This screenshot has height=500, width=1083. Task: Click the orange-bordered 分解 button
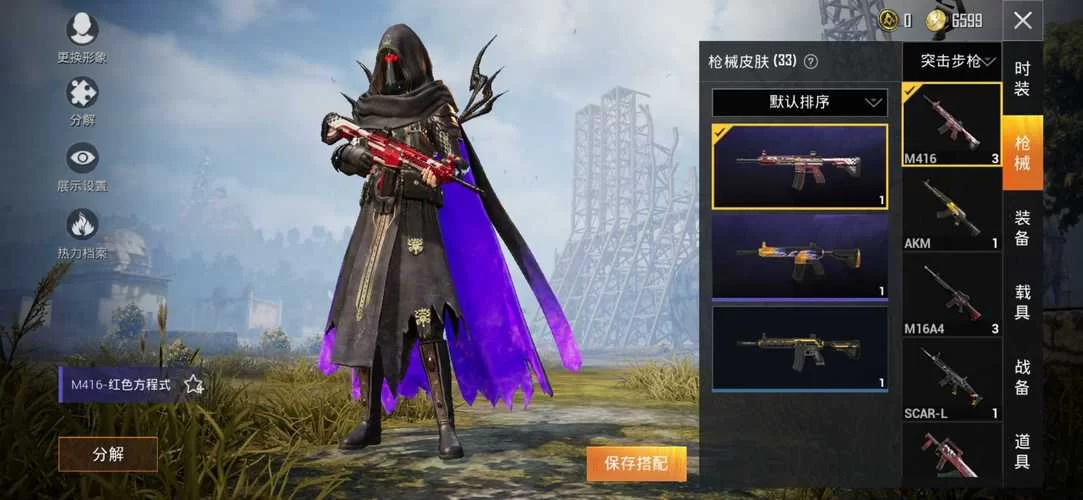click(108, 454)
